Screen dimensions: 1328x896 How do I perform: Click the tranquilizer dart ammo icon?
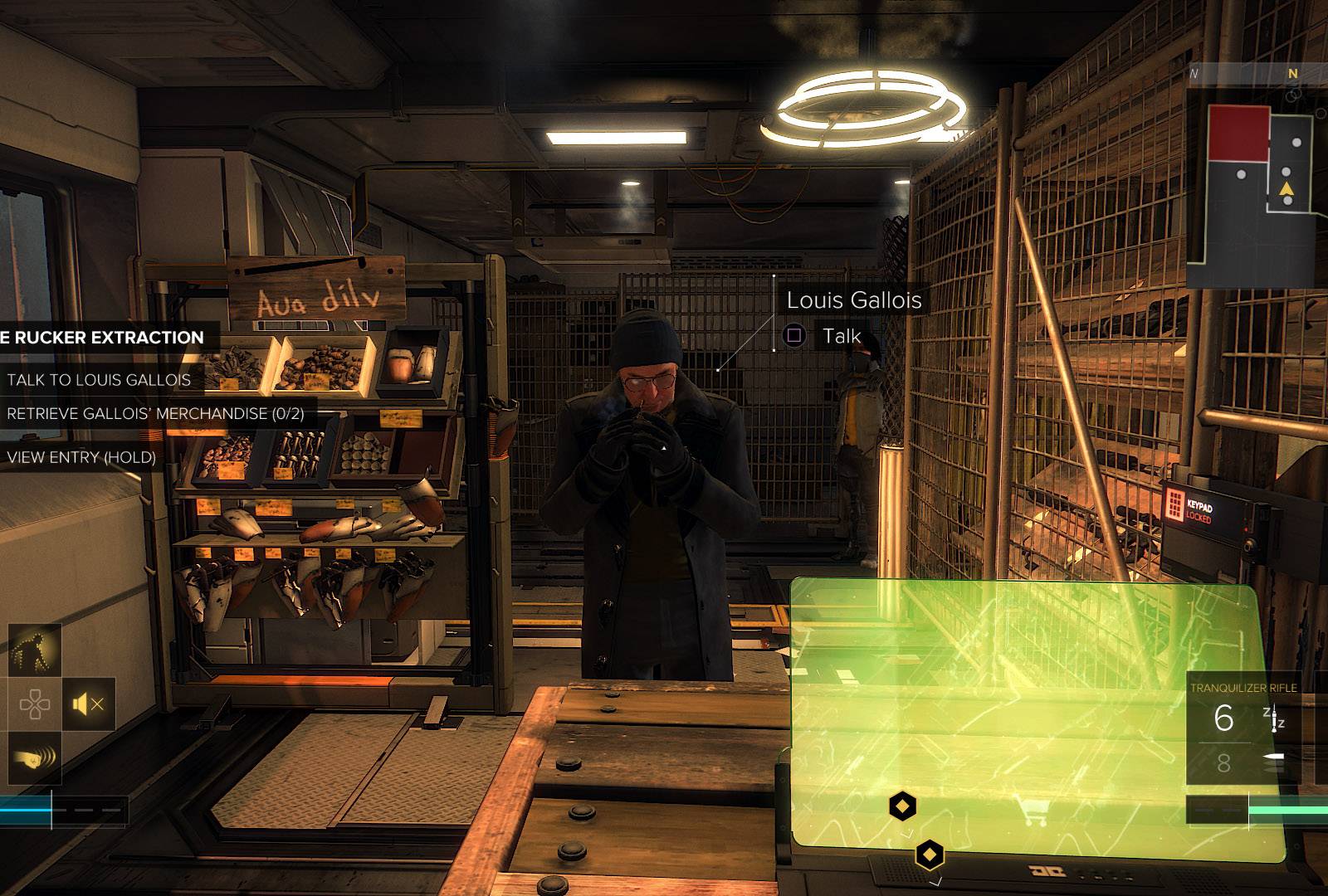coord(1274,719)
